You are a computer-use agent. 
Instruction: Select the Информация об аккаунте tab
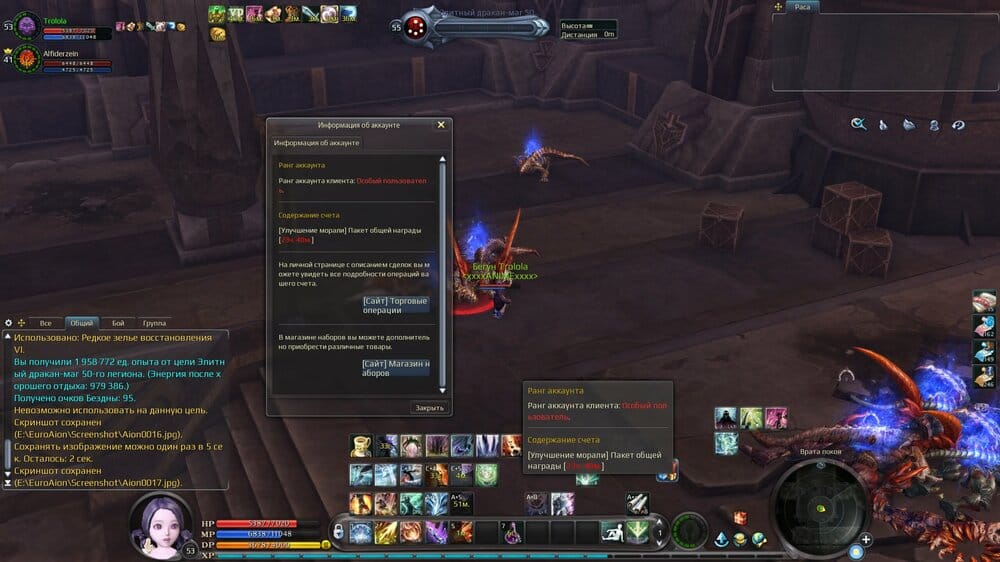[x=317, y=143]
